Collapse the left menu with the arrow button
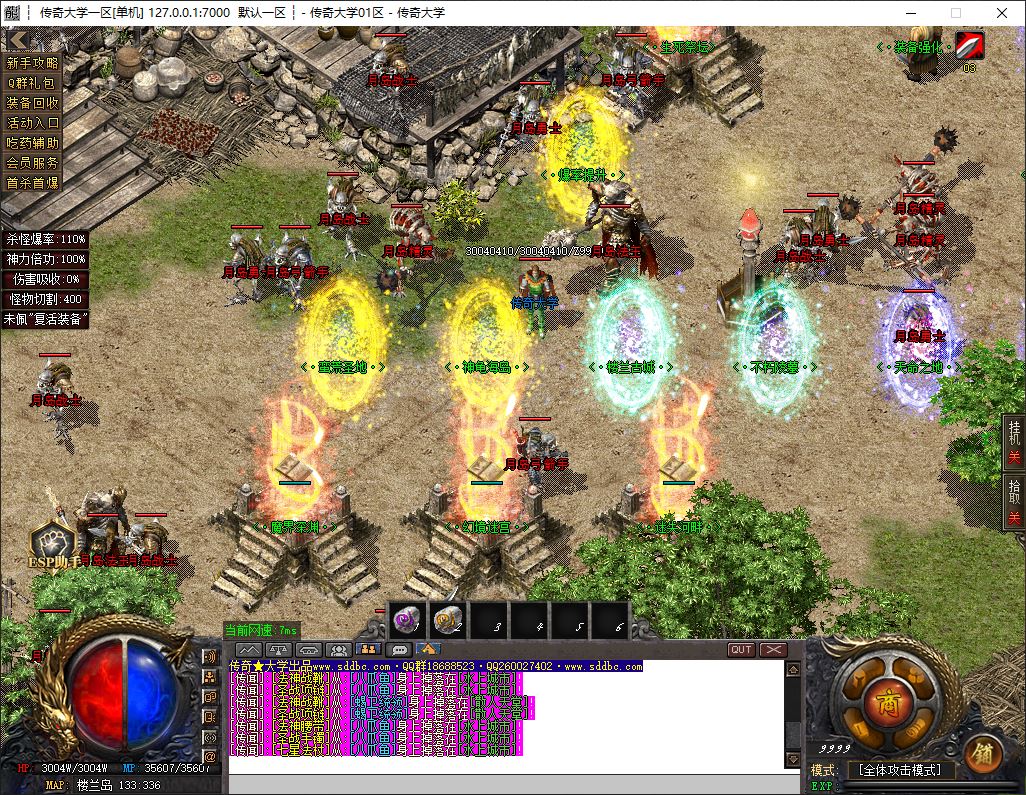The width and height of the screenshot is (1026, 795). (16, 40)
